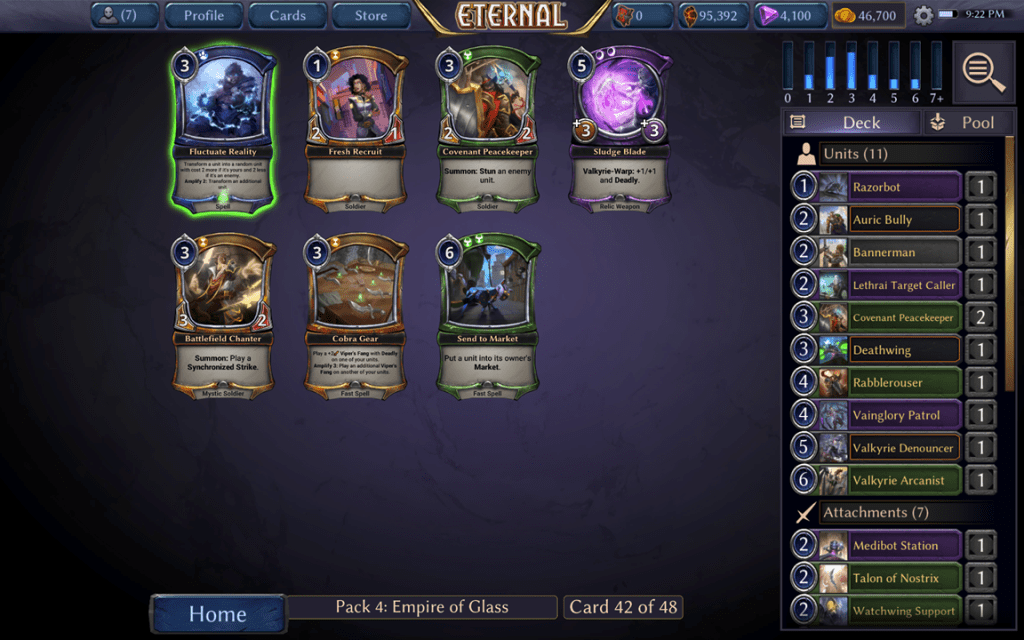
Task: Select the Cobra Gear card
Action: [x=359, y=317]
